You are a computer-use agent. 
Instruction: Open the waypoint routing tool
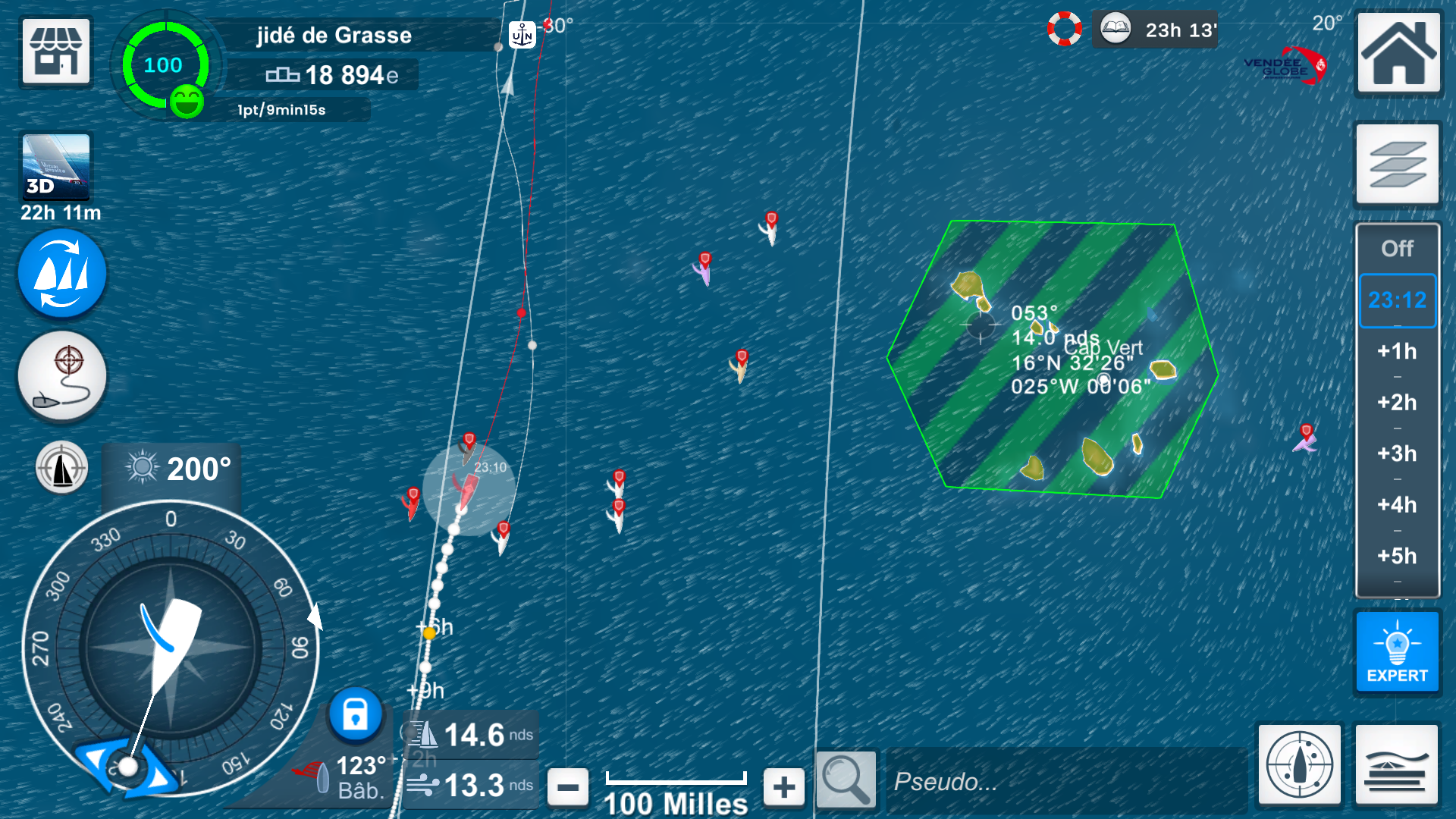pyautogui.click(x=62, y=376)
